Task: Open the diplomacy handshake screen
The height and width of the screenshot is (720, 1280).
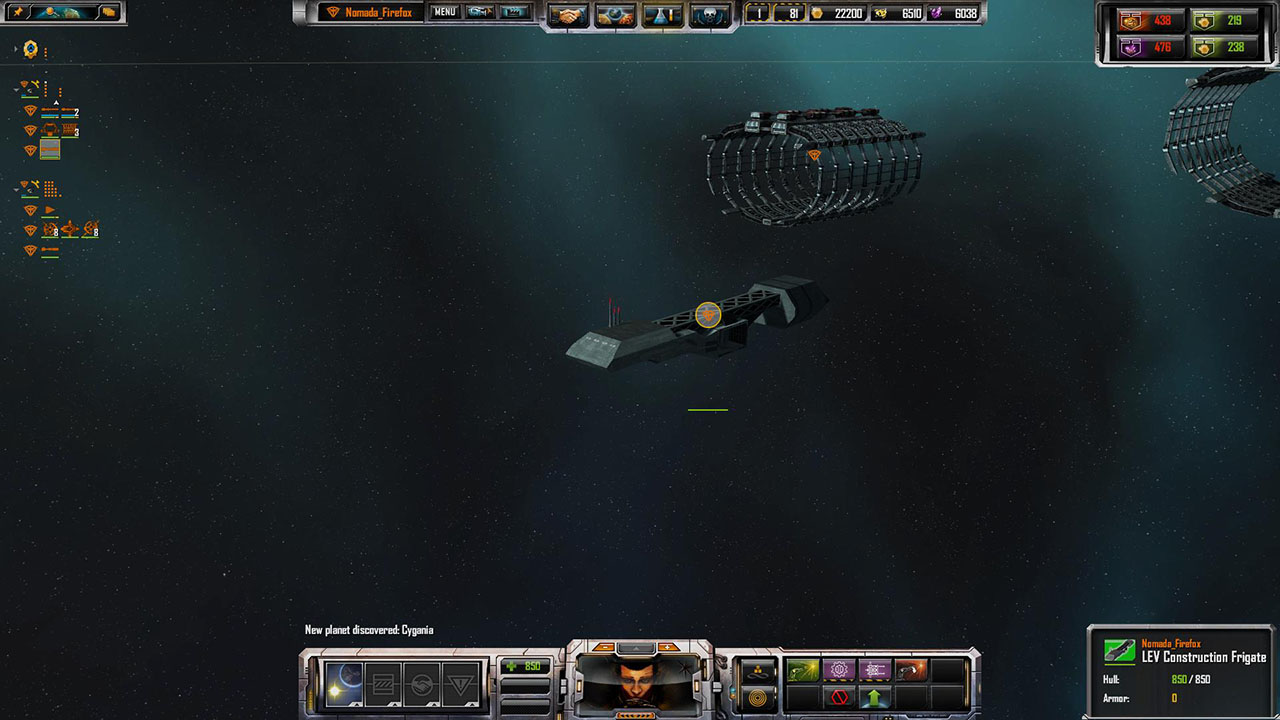Action: (571, 15)
